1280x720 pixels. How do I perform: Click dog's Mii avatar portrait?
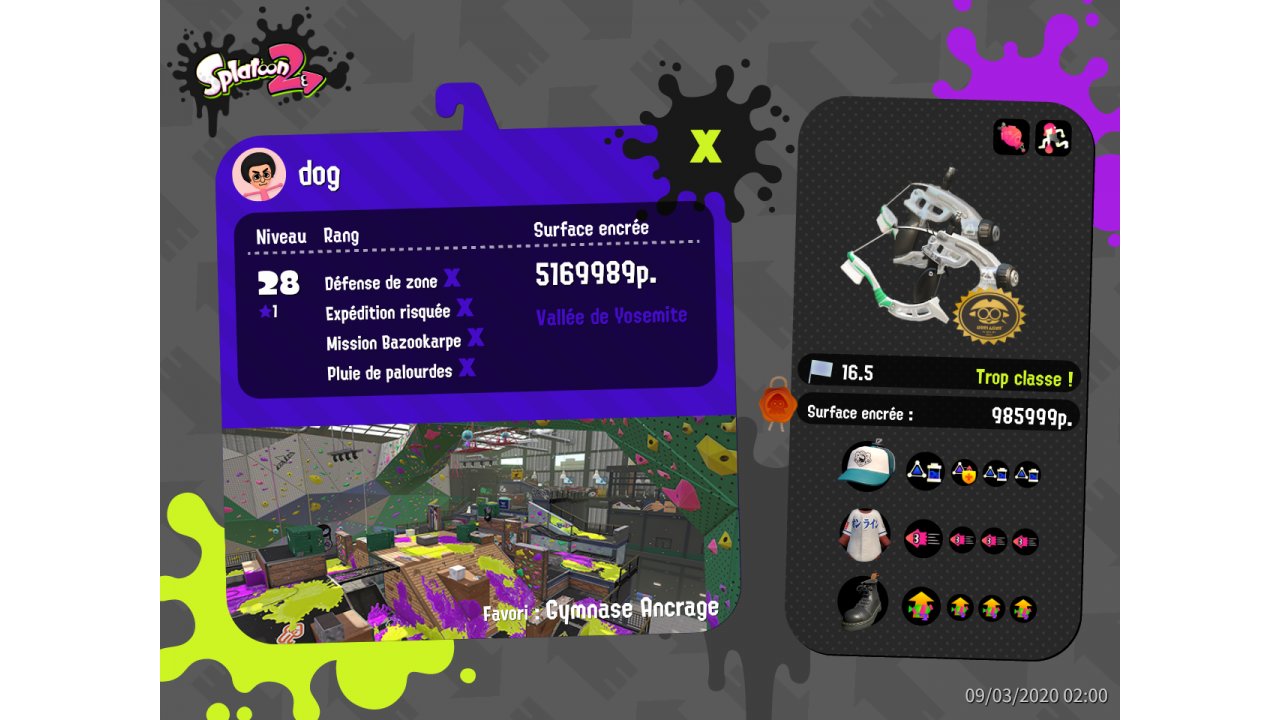pyautogui.click(x=259, y=175)
